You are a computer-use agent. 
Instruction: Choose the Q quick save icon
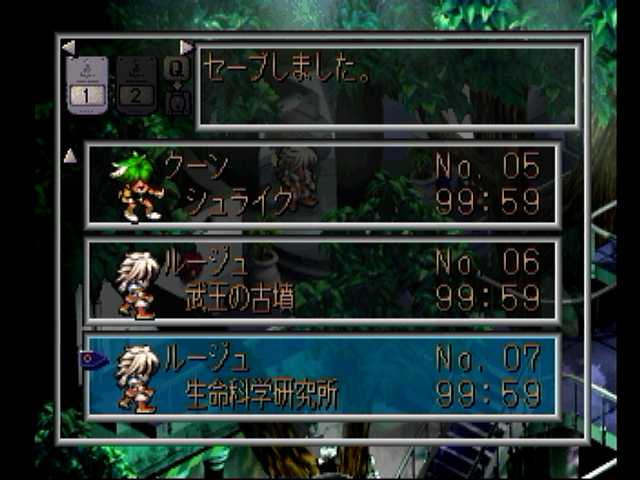(x=177, y=68)
